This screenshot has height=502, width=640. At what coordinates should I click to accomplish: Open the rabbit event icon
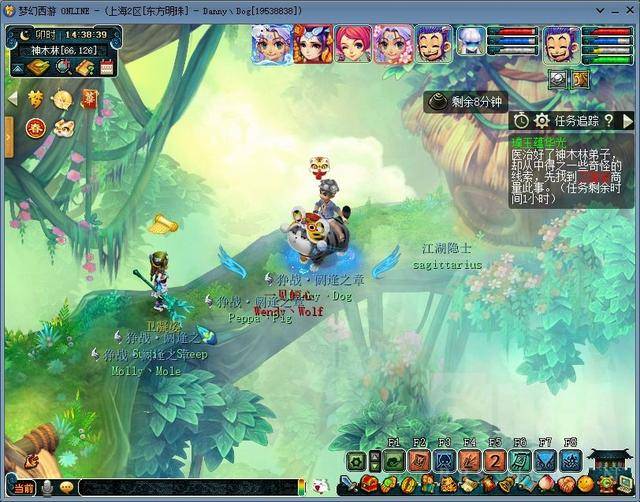point(62,127)
